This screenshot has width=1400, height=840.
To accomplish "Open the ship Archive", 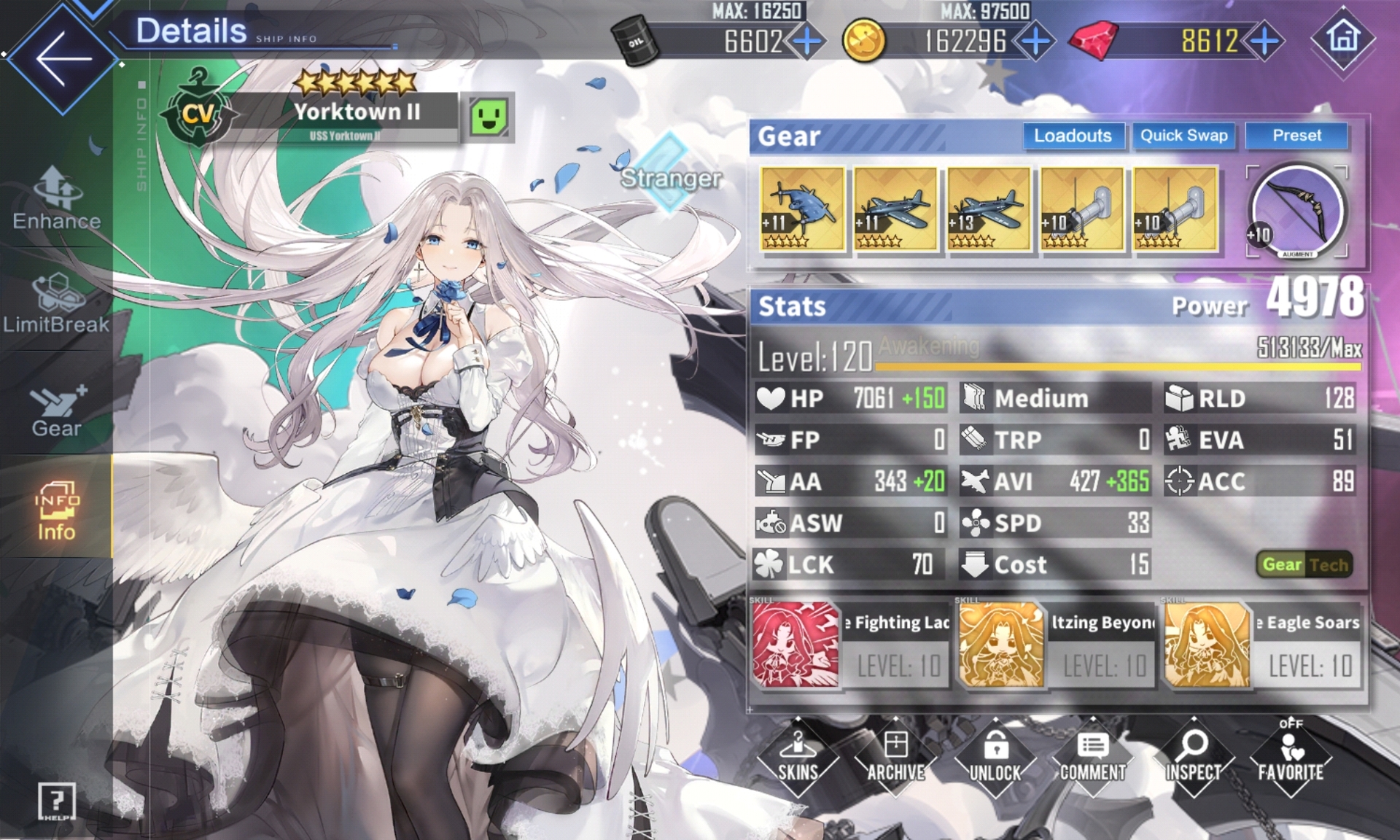I will [896, 758].
